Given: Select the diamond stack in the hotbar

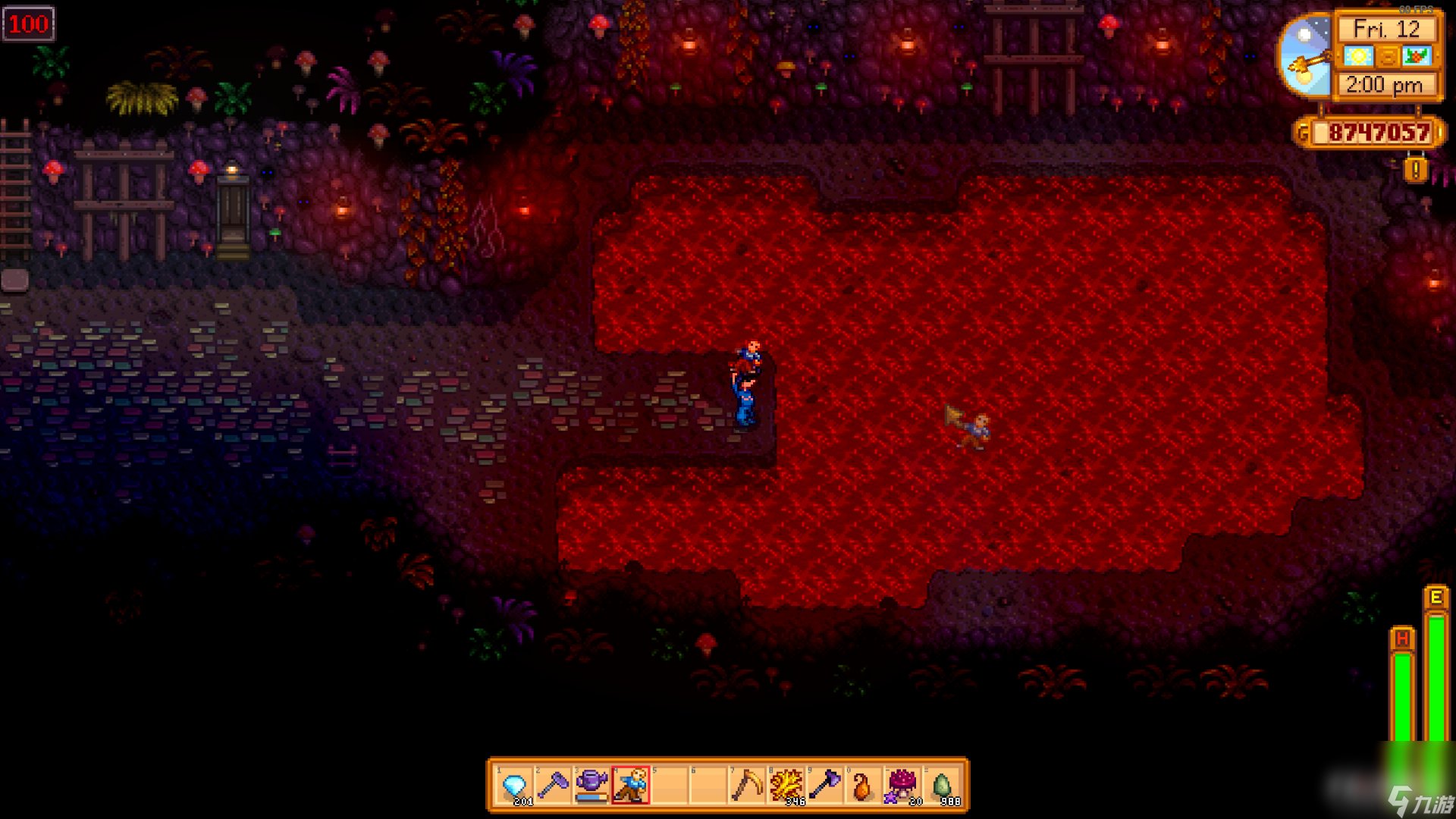Looking at the screenshot, I should [x=516, y=786].
